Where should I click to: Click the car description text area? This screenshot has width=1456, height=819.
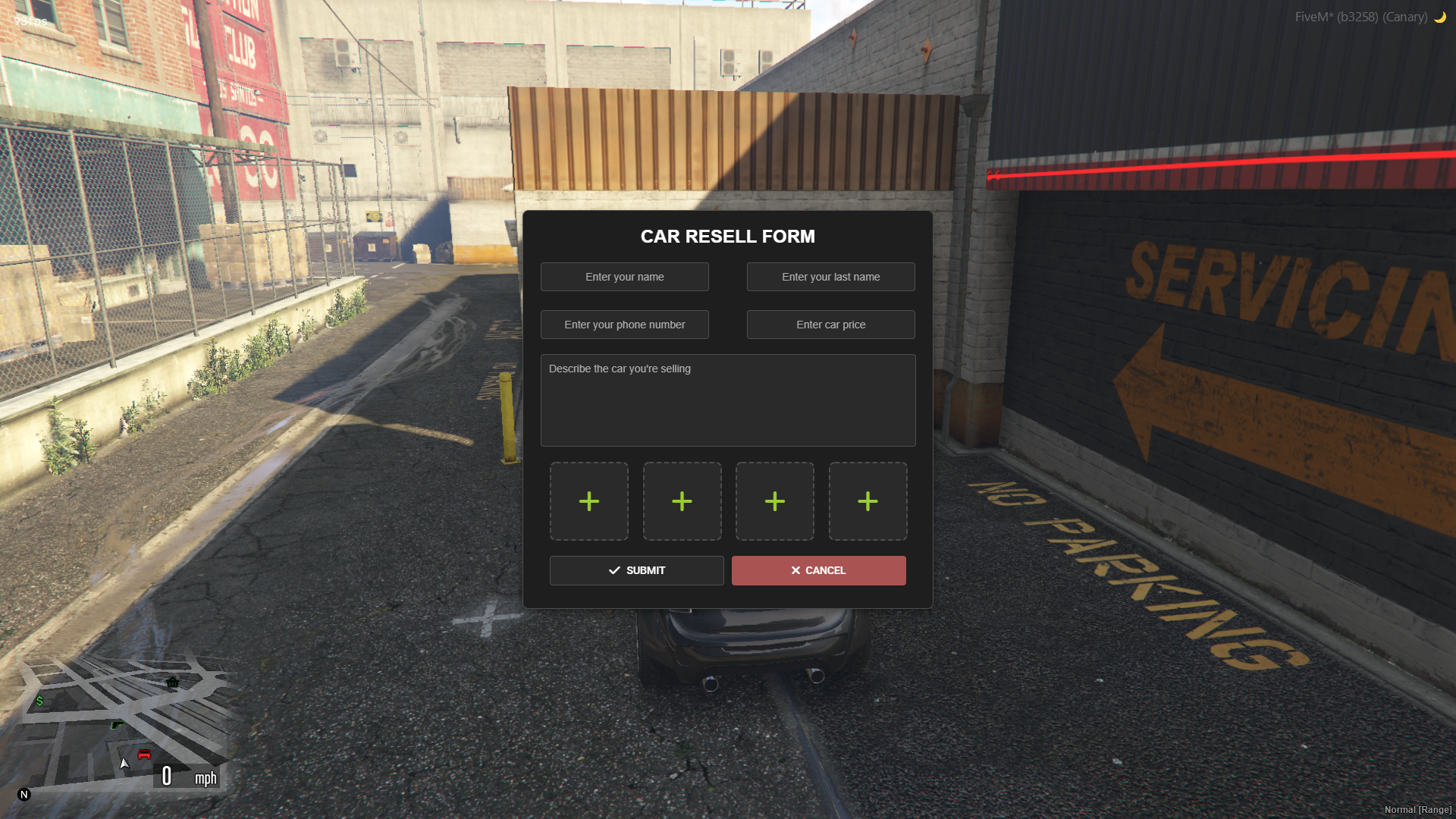coord(727,400)
